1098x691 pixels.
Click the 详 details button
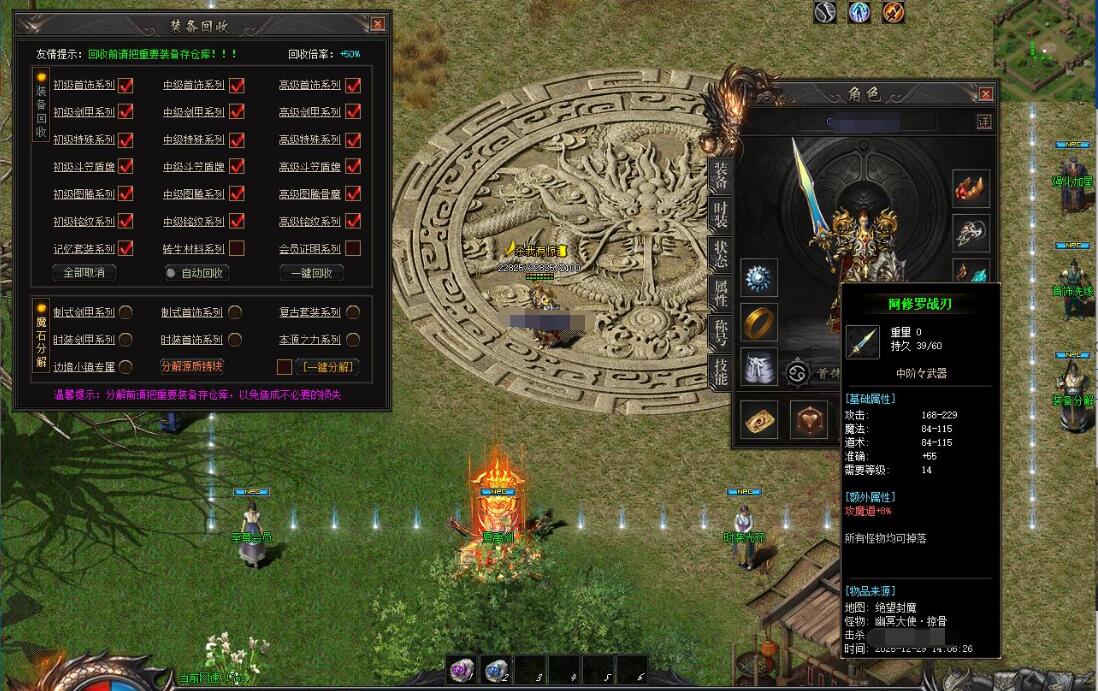(984, 122)
